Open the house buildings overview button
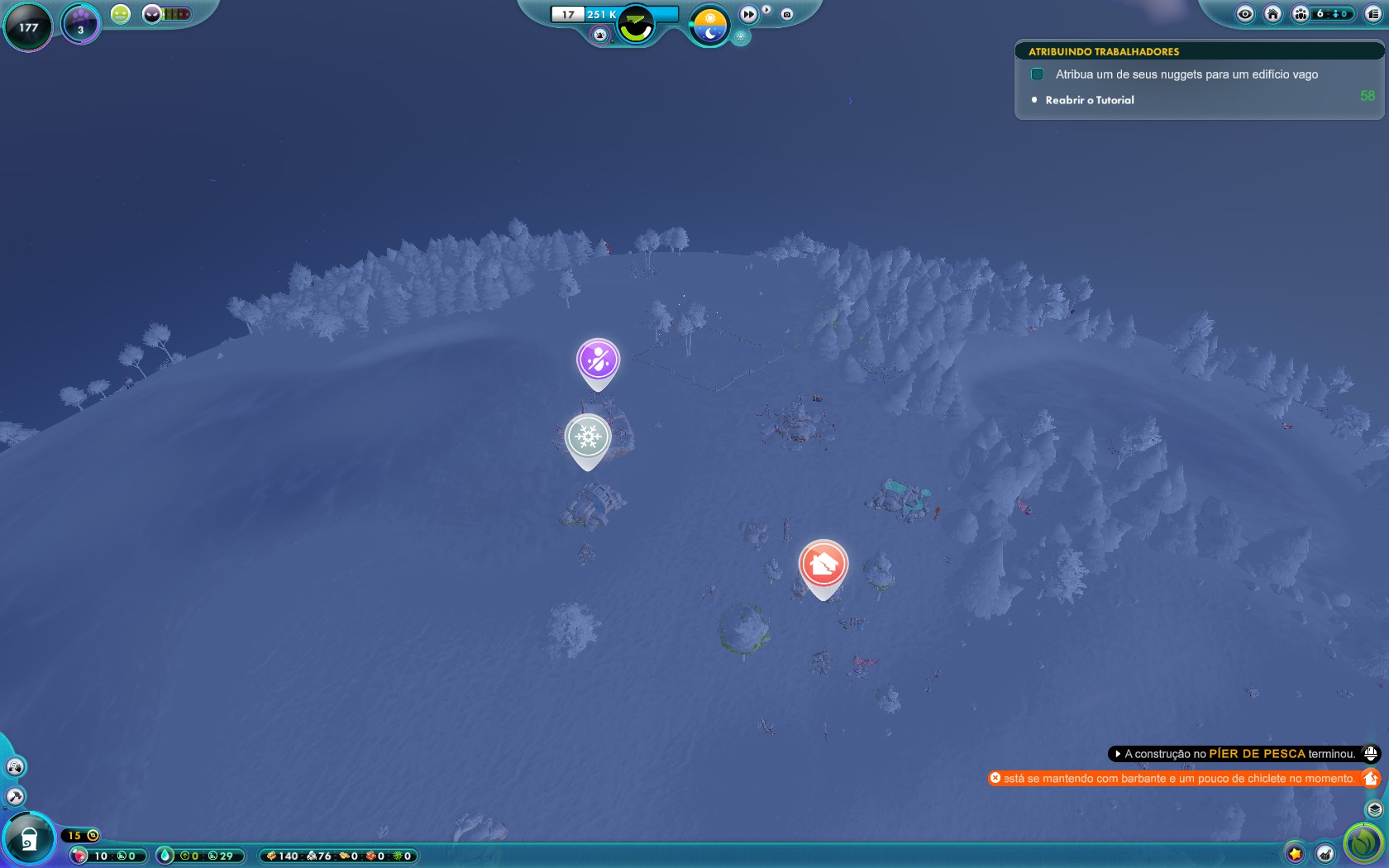This screenshot has width=1389, height=868. (1273, 14)
